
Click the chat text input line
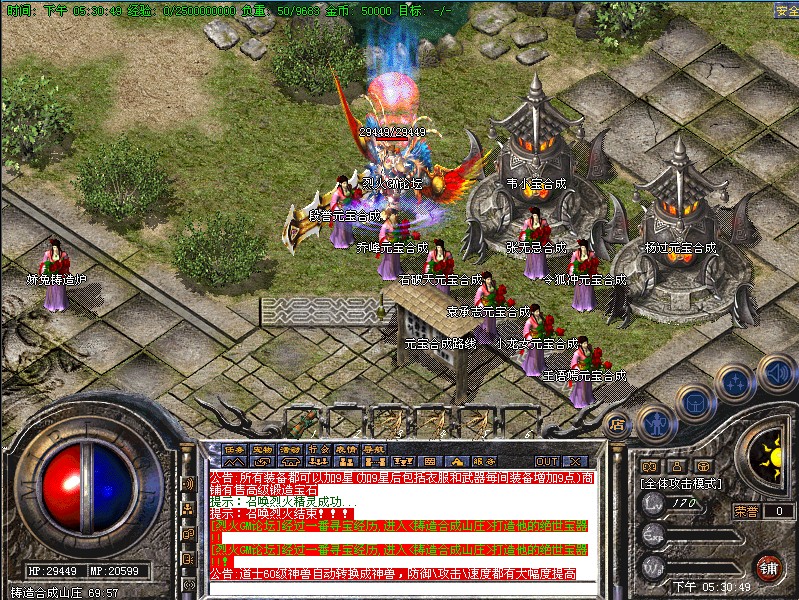coord(400,587)
